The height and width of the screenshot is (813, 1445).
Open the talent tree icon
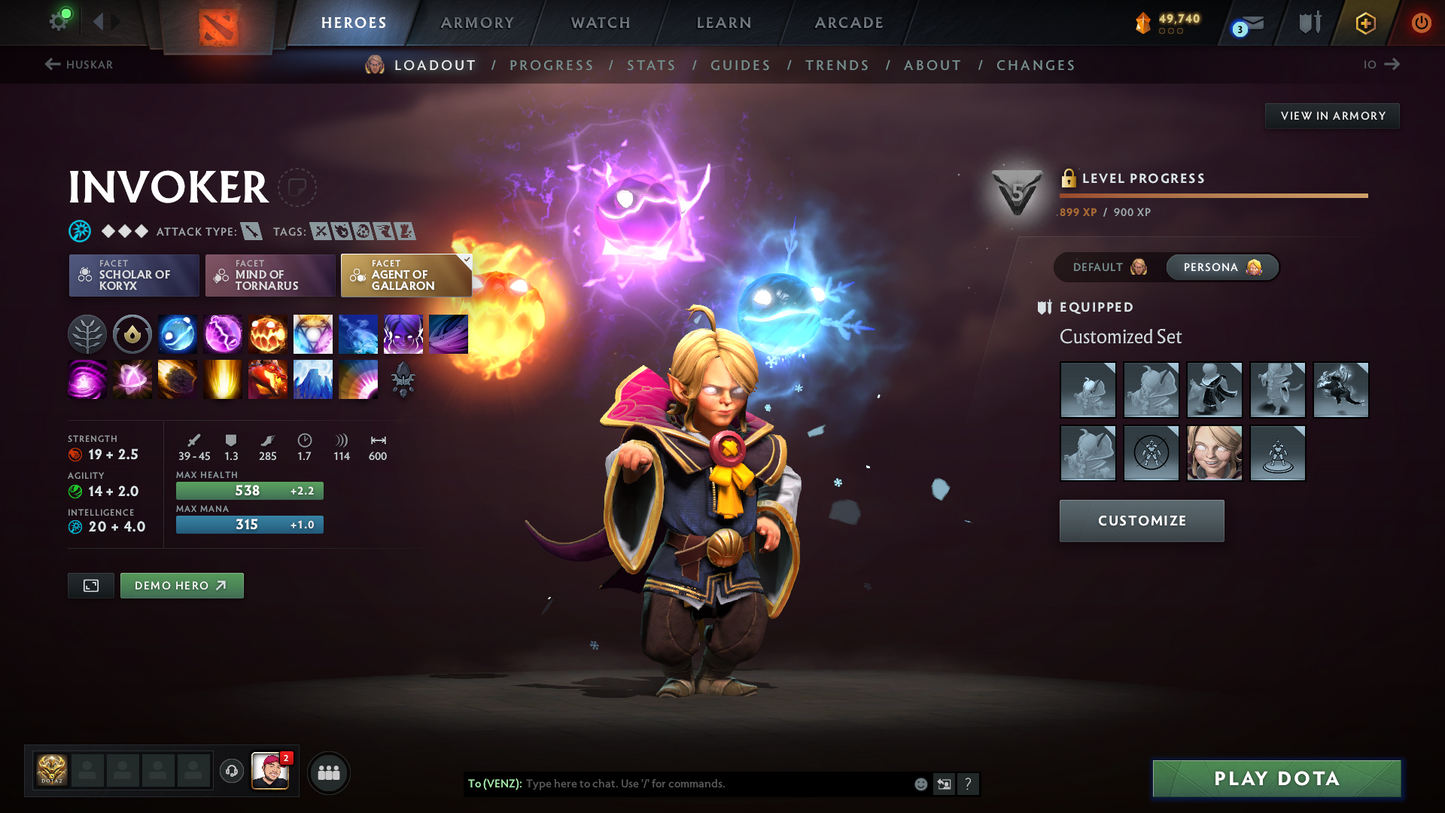(x=87, y=334)
